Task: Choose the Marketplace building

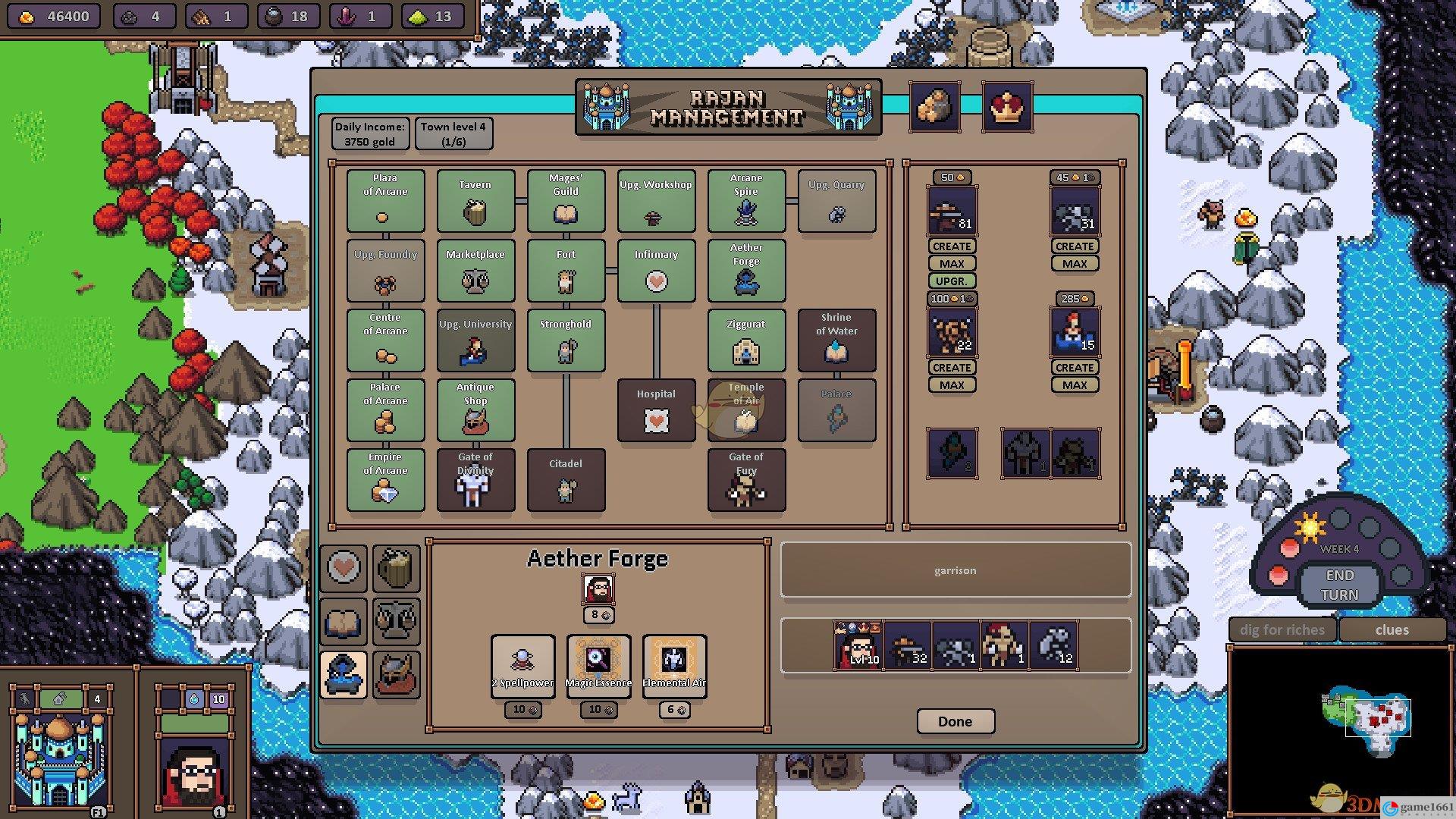Action: (x=475, y=271)
